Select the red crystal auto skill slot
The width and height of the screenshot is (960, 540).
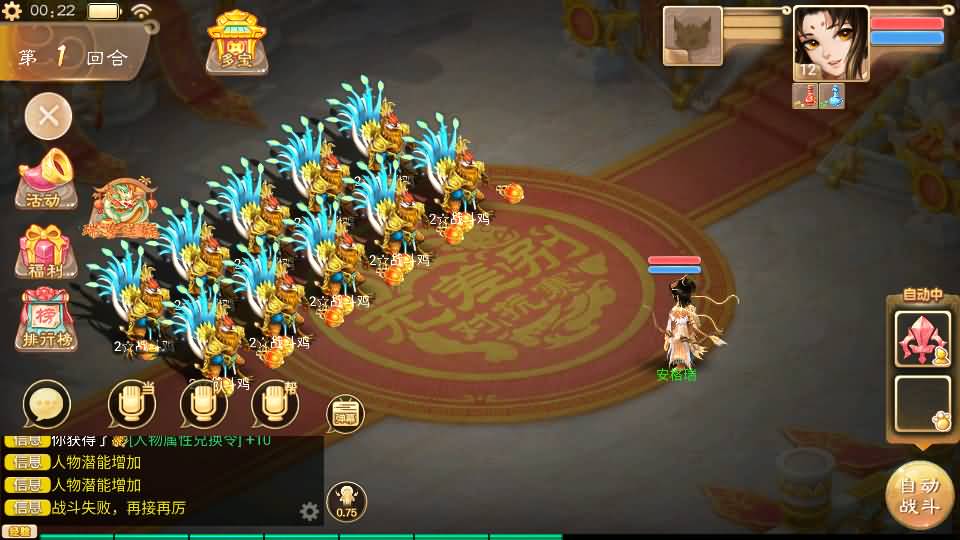922,338
